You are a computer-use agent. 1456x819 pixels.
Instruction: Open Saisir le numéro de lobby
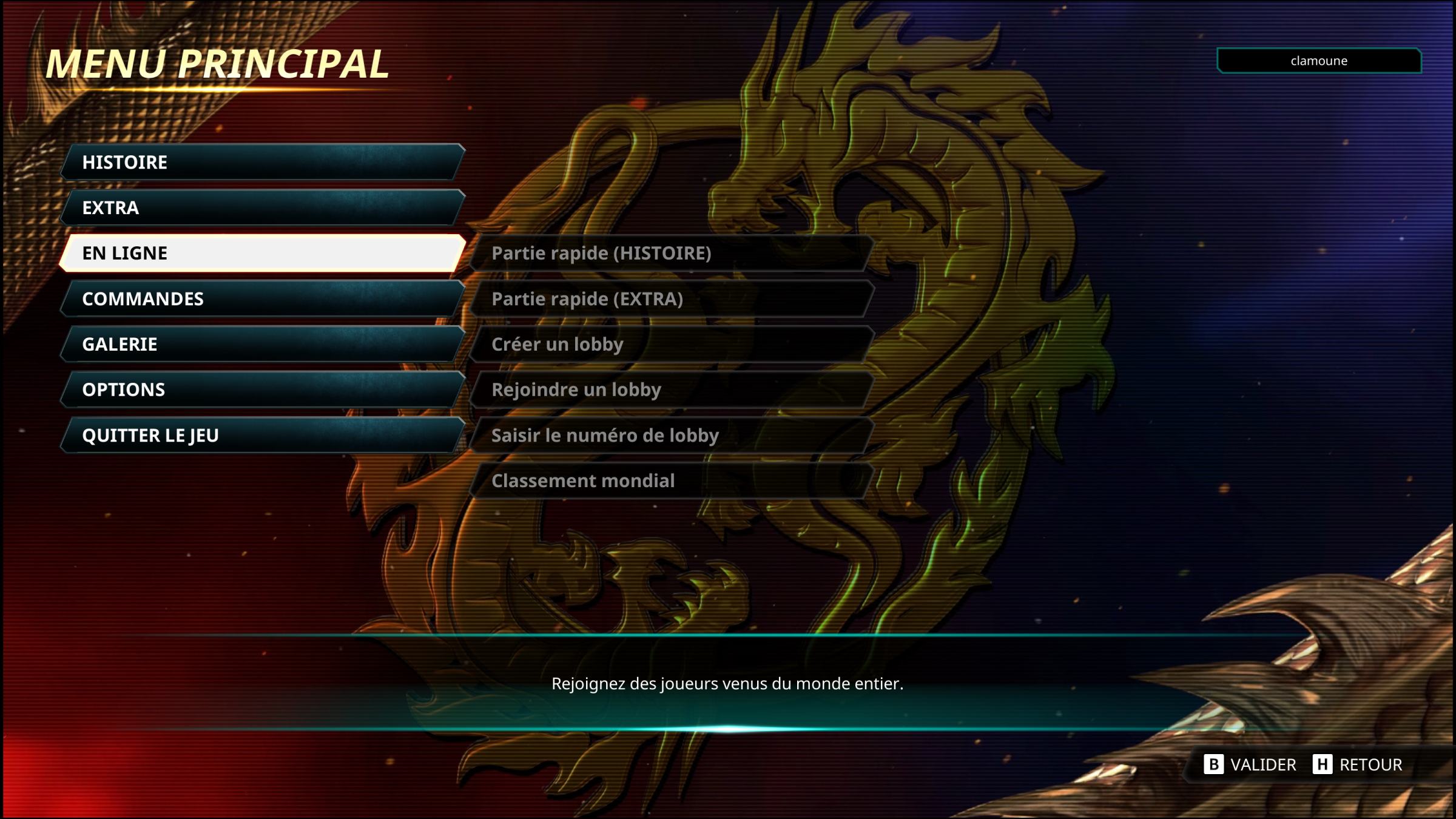(671, 435)
